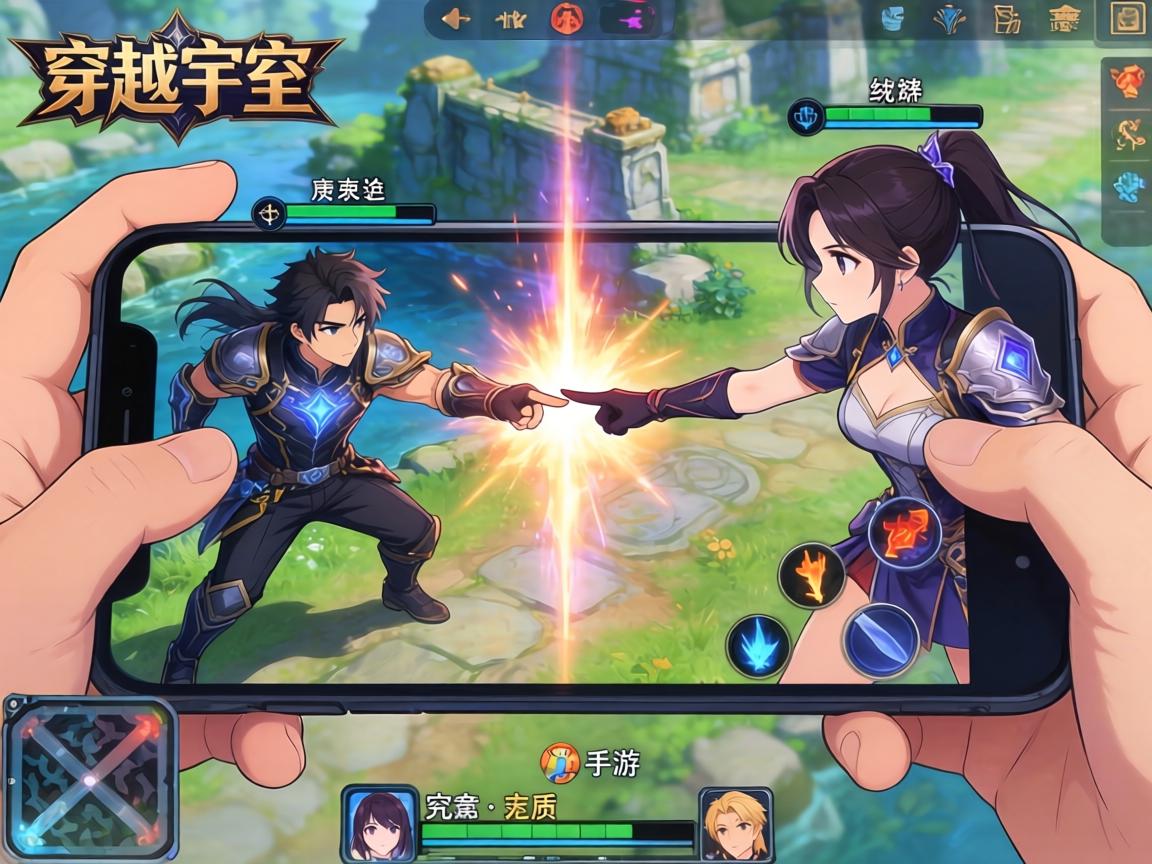Select the dark-haired girl character portrait

click(380, 824)
